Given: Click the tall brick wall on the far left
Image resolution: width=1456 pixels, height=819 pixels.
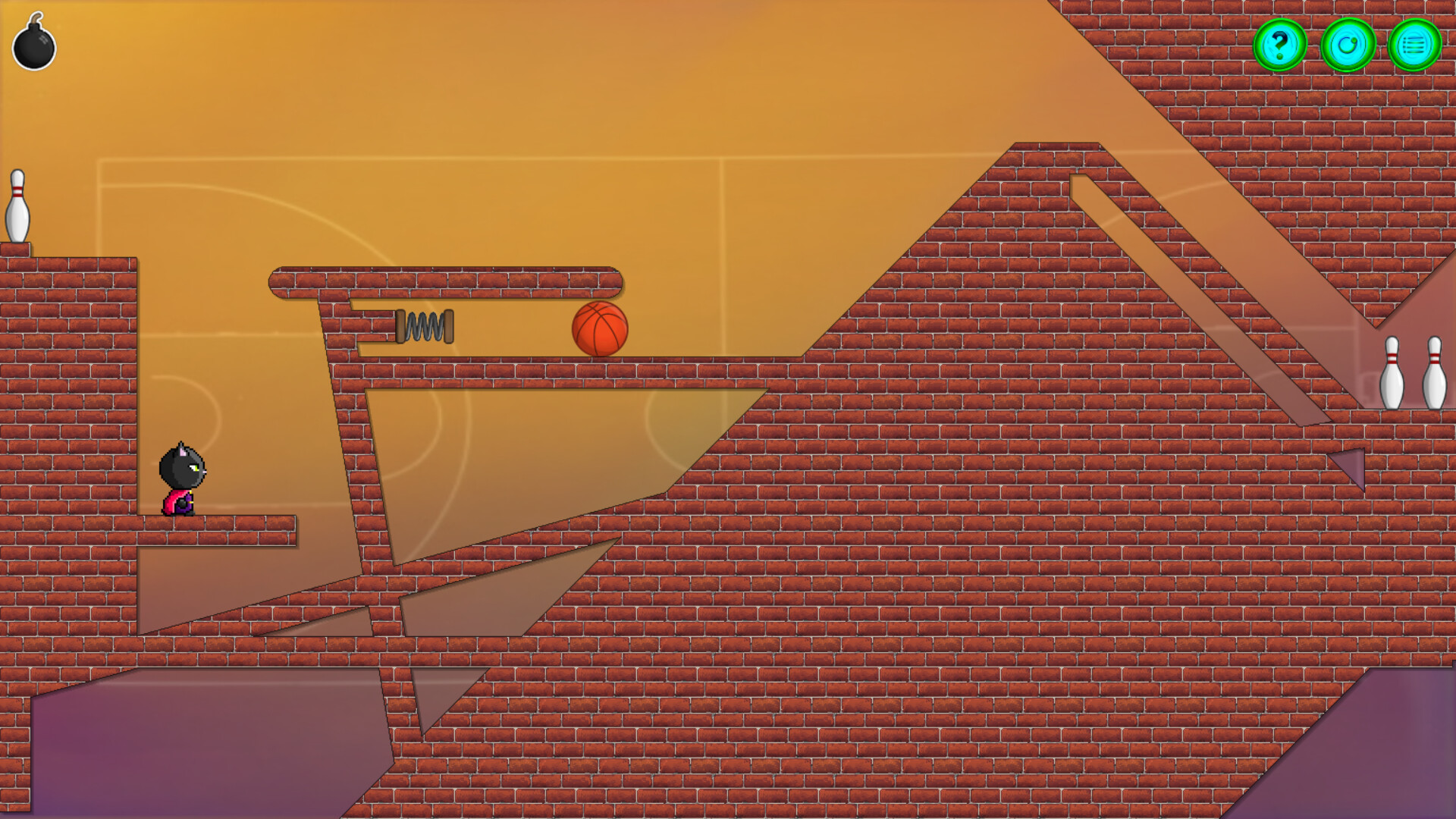Looking at the screenshot, I should pyautogui.click(x=68, y=379).
